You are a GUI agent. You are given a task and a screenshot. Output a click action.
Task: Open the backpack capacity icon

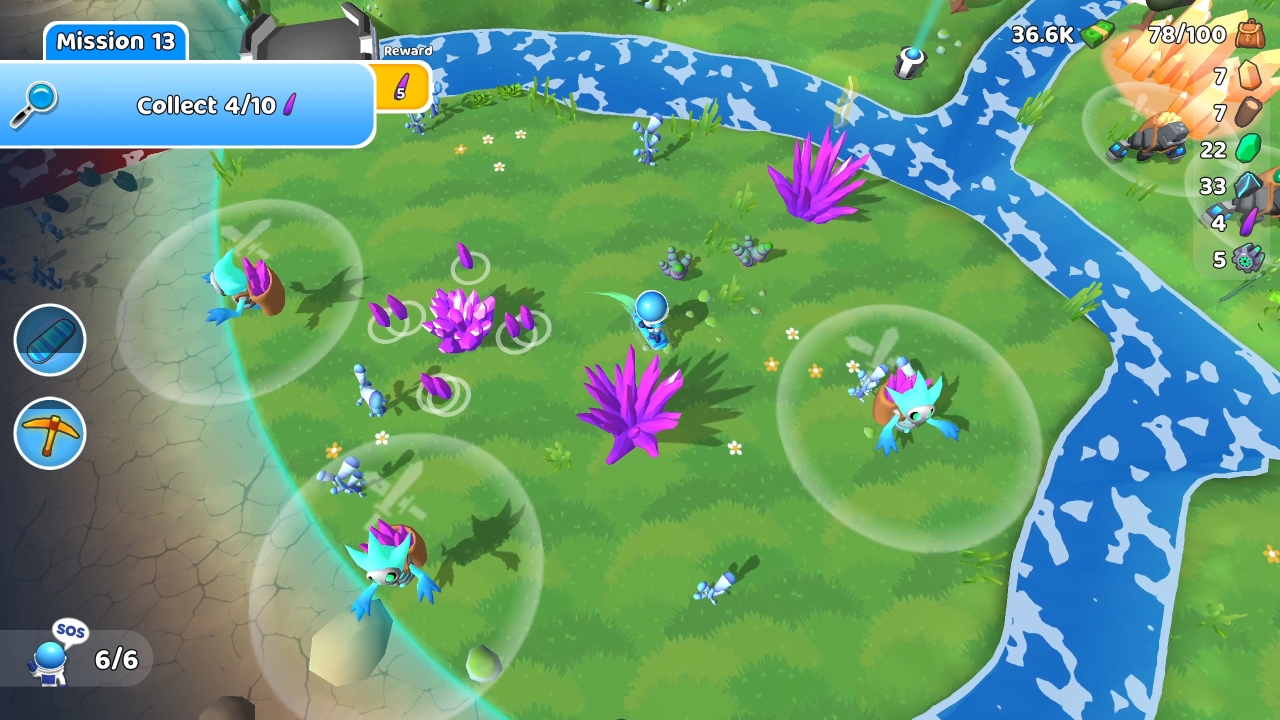click(1250, 35)
